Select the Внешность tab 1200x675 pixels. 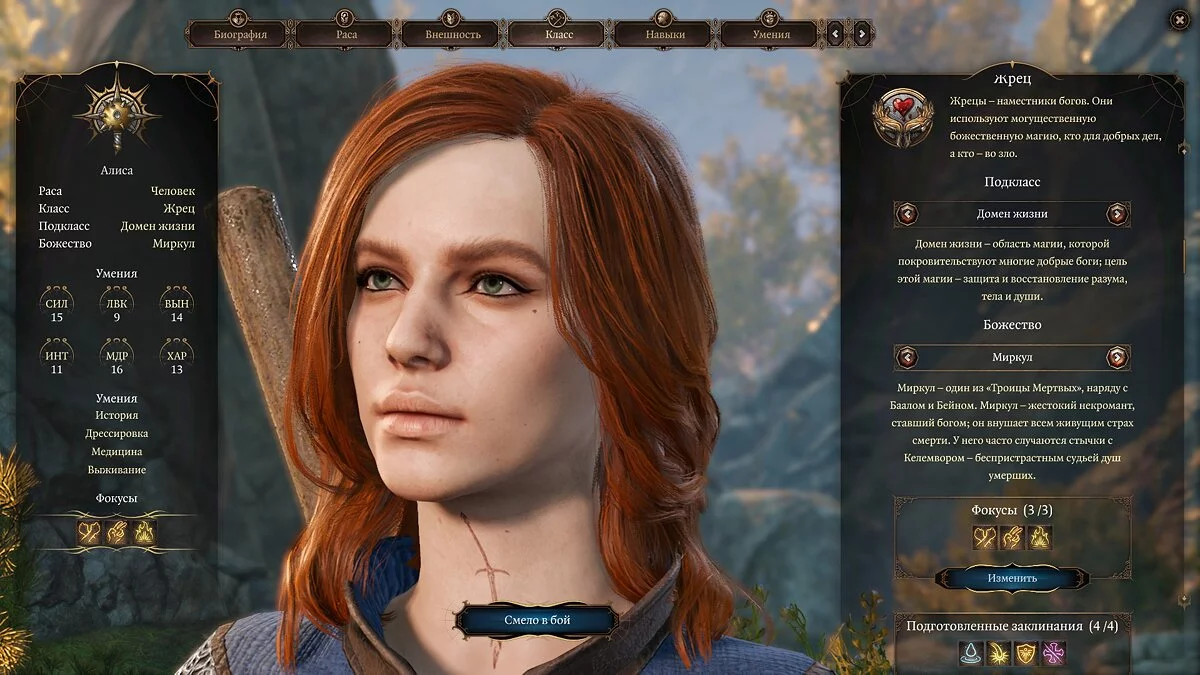pyautogui.click(x=453, y=35)
